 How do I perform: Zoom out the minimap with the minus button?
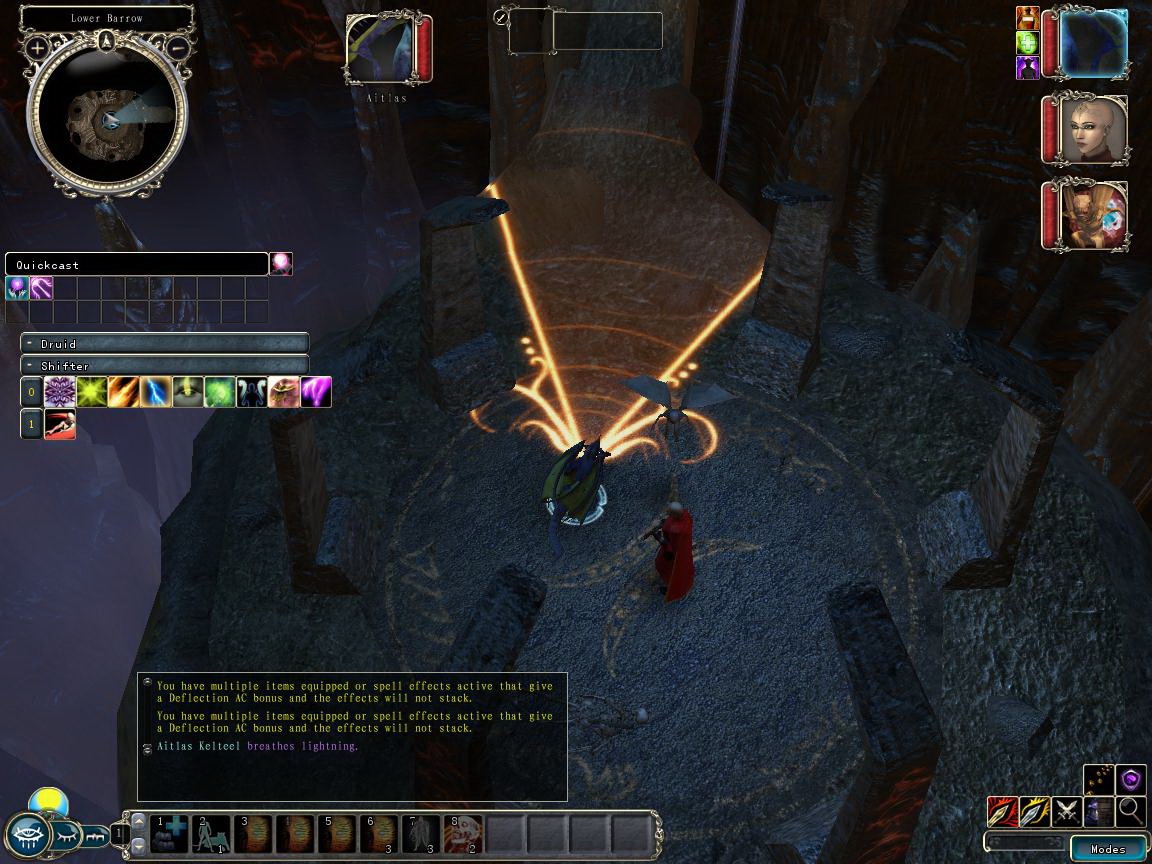point(177,47)
